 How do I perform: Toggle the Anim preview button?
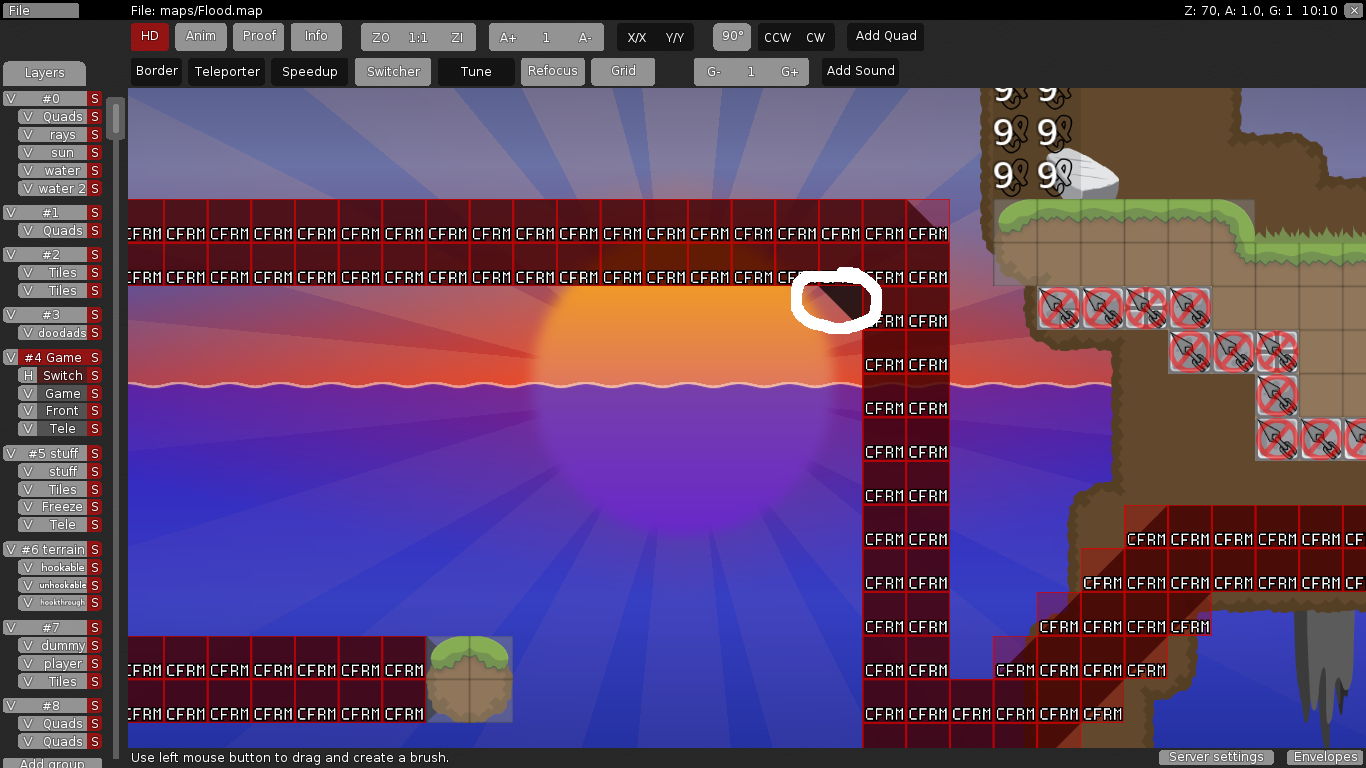pyautogui.click(x=201, y=36)
